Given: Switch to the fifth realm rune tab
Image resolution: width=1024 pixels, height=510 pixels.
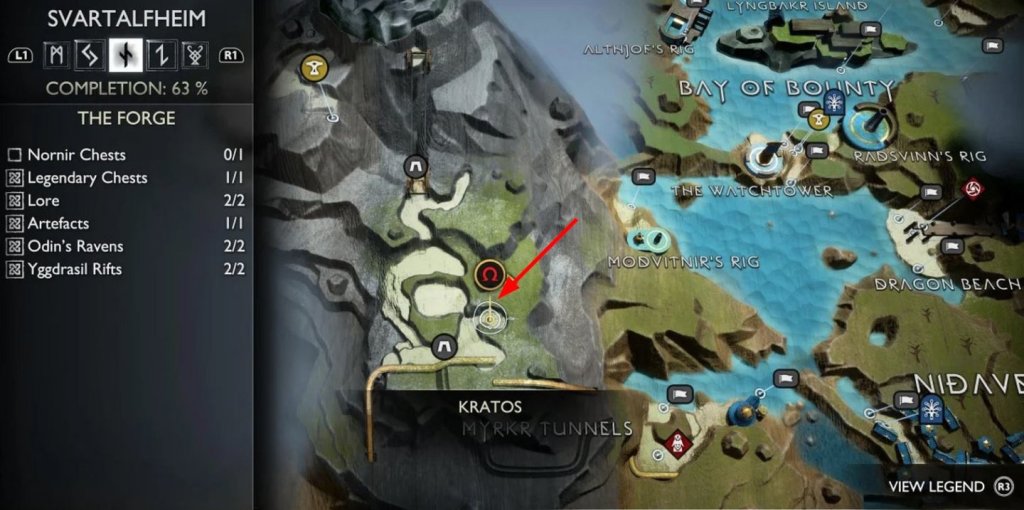Looking at the screenshot, I should (191, 54).
